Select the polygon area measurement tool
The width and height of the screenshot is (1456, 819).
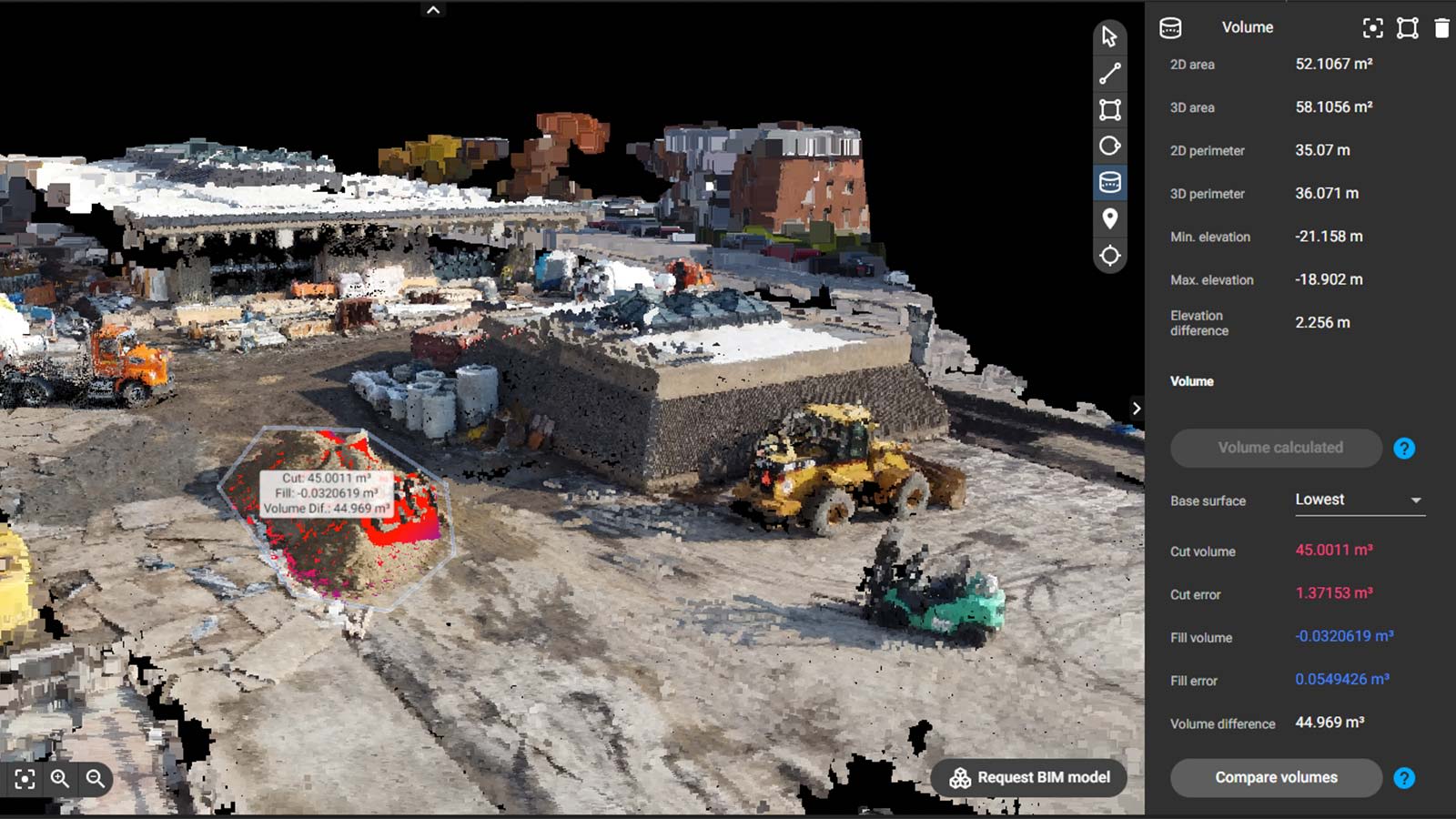pos(1109,108)
